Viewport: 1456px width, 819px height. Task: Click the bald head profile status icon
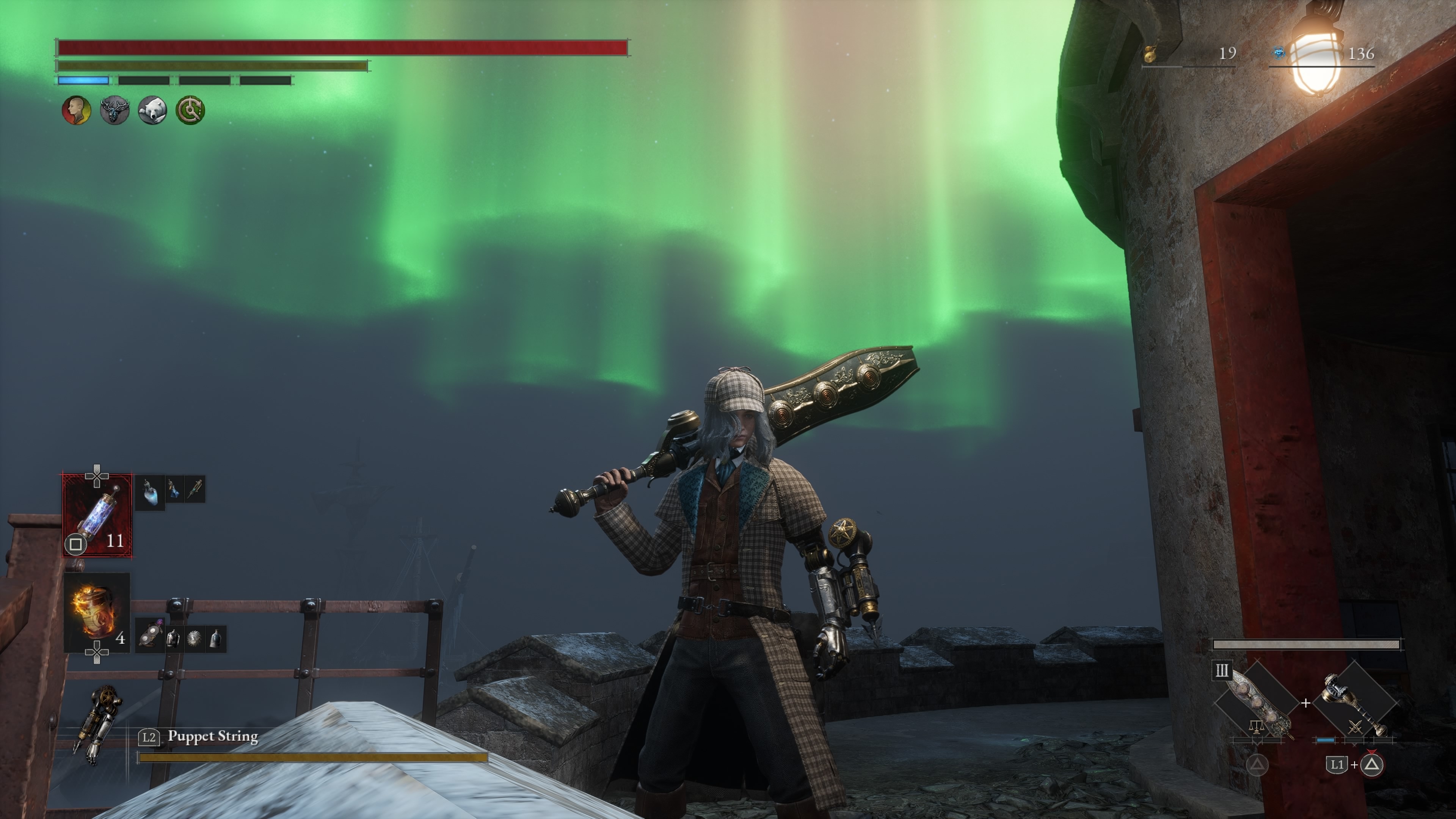[x=76, y=110]
